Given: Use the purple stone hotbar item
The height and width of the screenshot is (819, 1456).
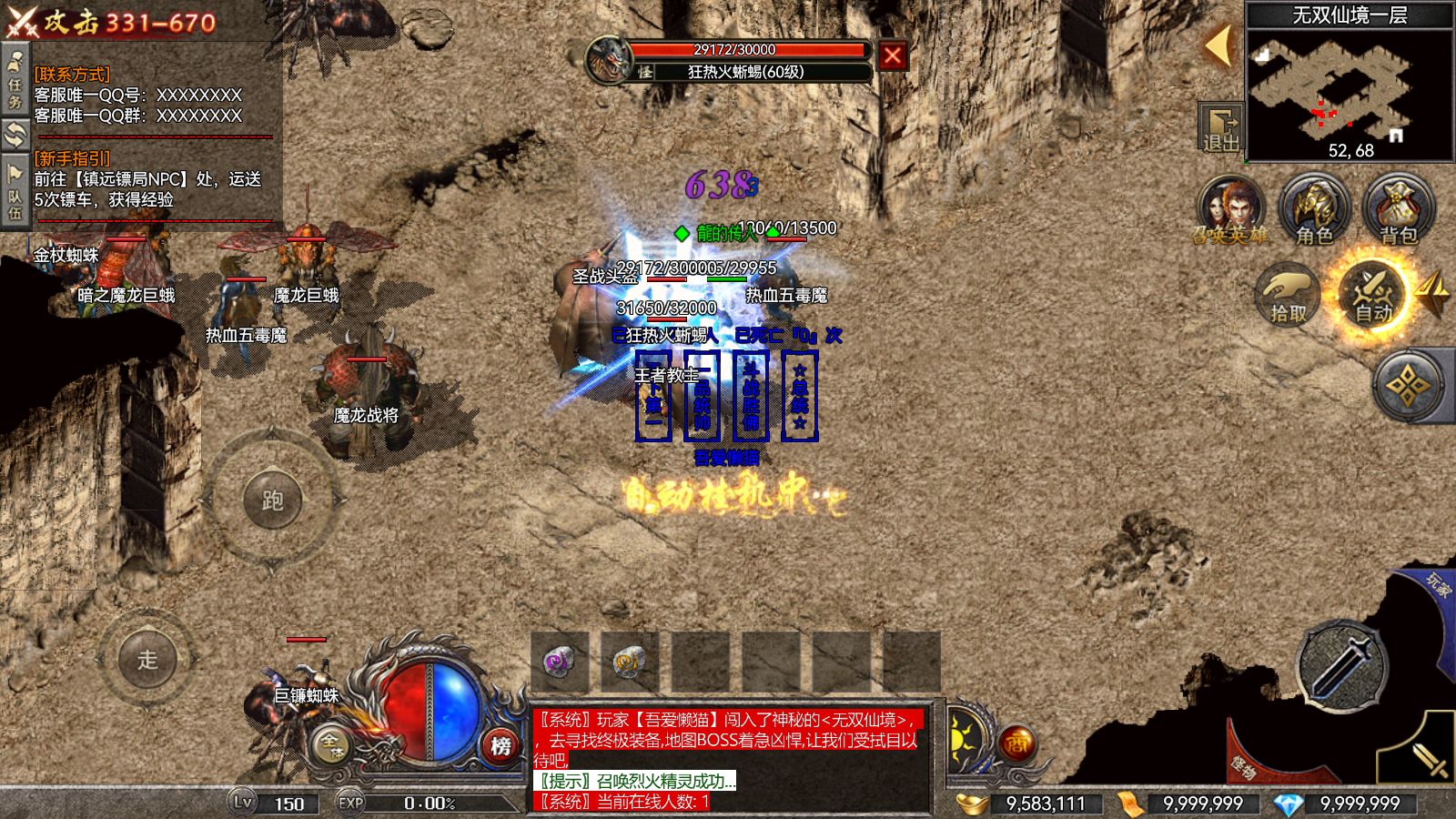Looking at the screenshot, I should click(x=560, y=662).
